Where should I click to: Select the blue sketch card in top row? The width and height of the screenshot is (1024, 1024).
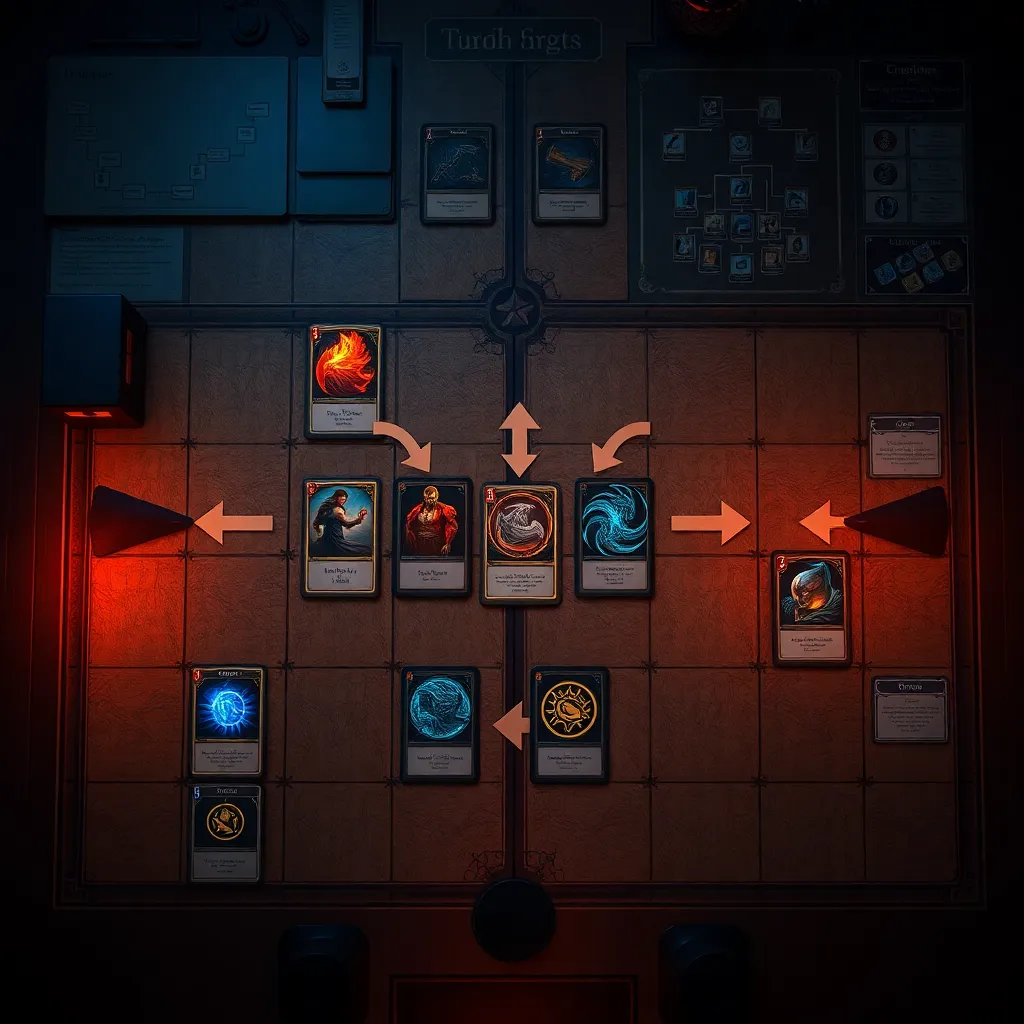[457, 173]
